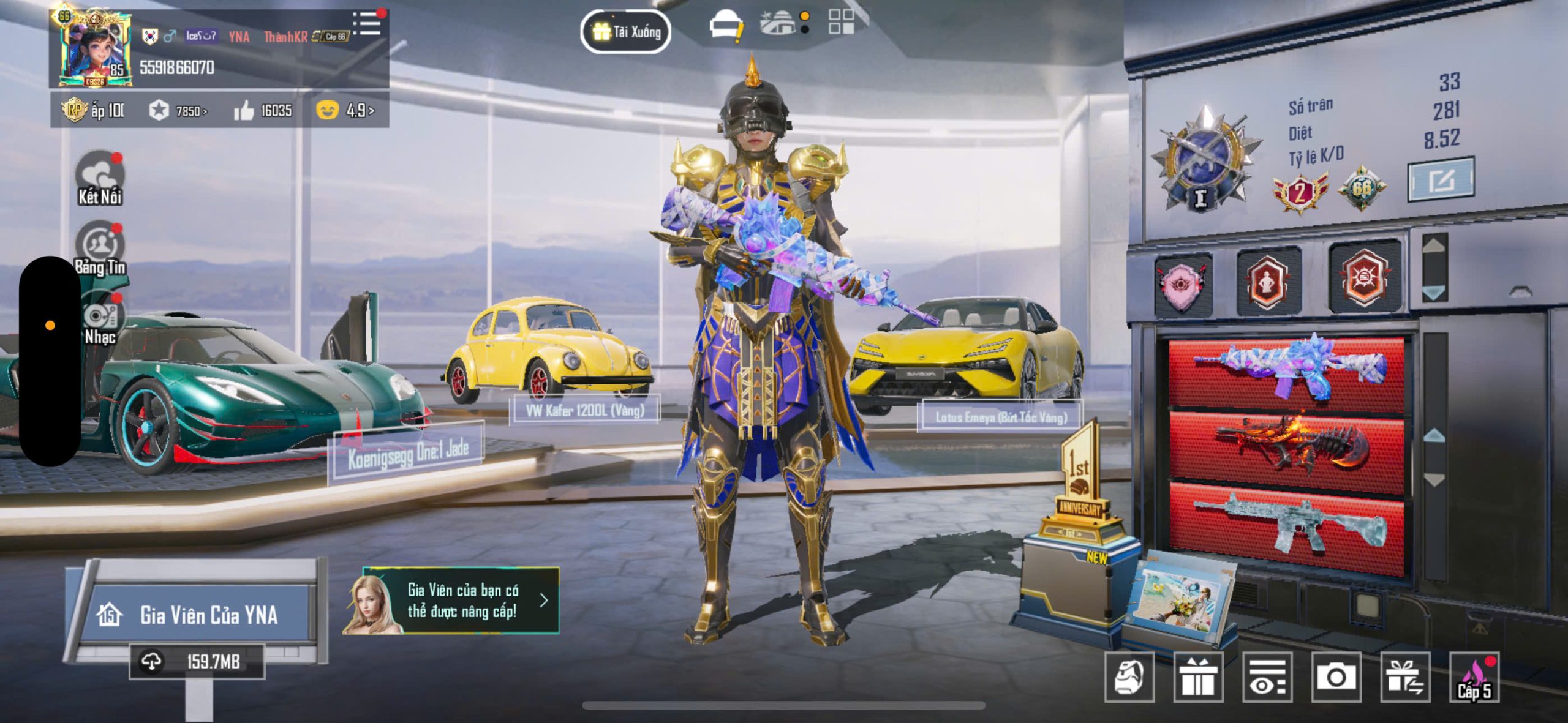
Task: Click the edit stats pencil button
Action: click(1441, 180)
